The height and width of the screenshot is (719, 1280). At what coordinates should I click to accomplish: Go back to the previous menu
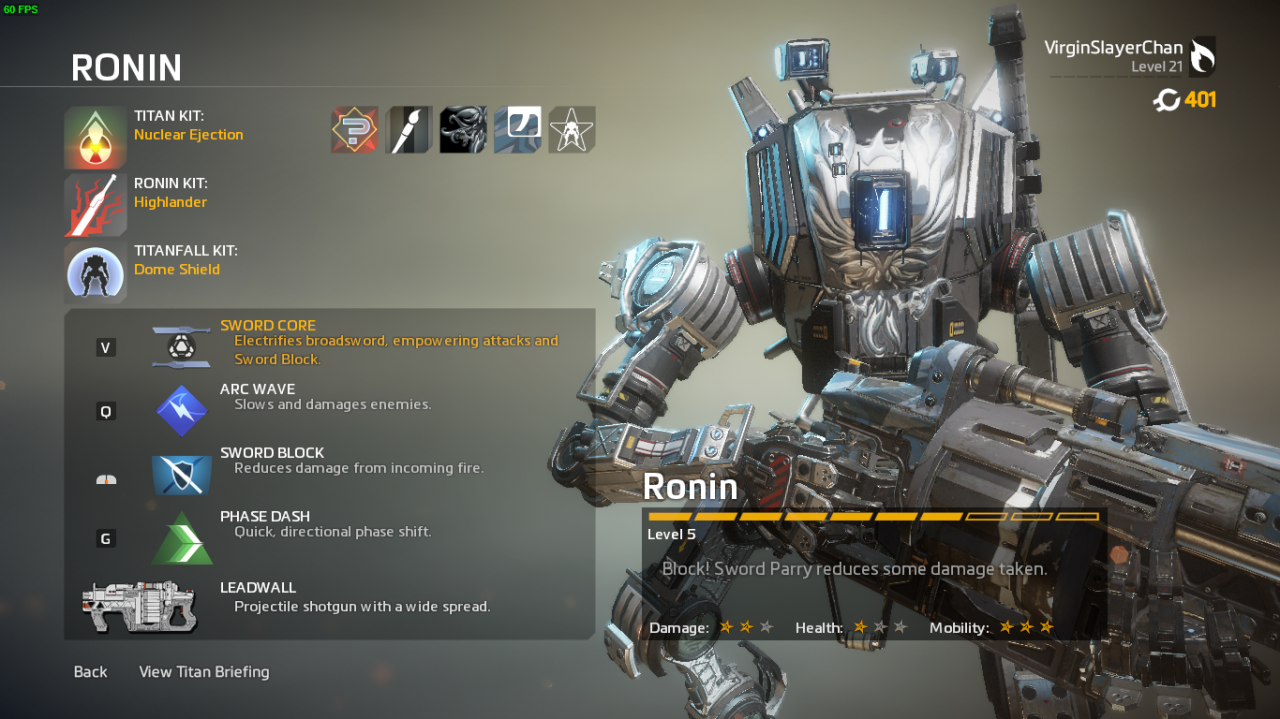pos(90,672)
